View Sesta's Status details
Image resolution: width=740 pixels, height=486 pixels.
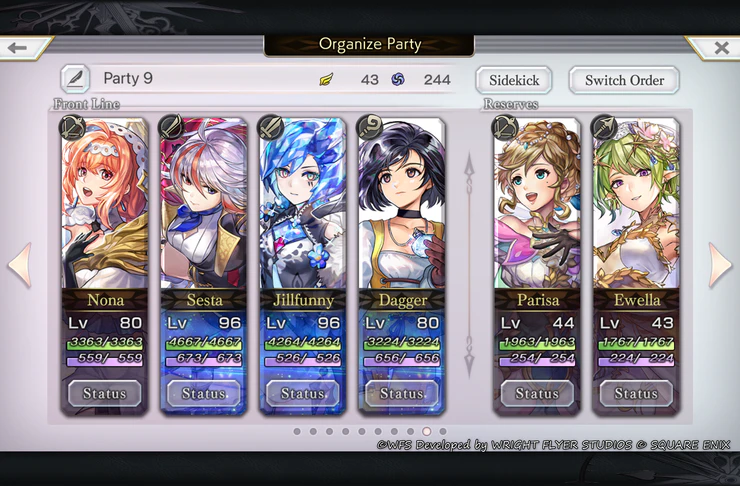pos(203,393)
